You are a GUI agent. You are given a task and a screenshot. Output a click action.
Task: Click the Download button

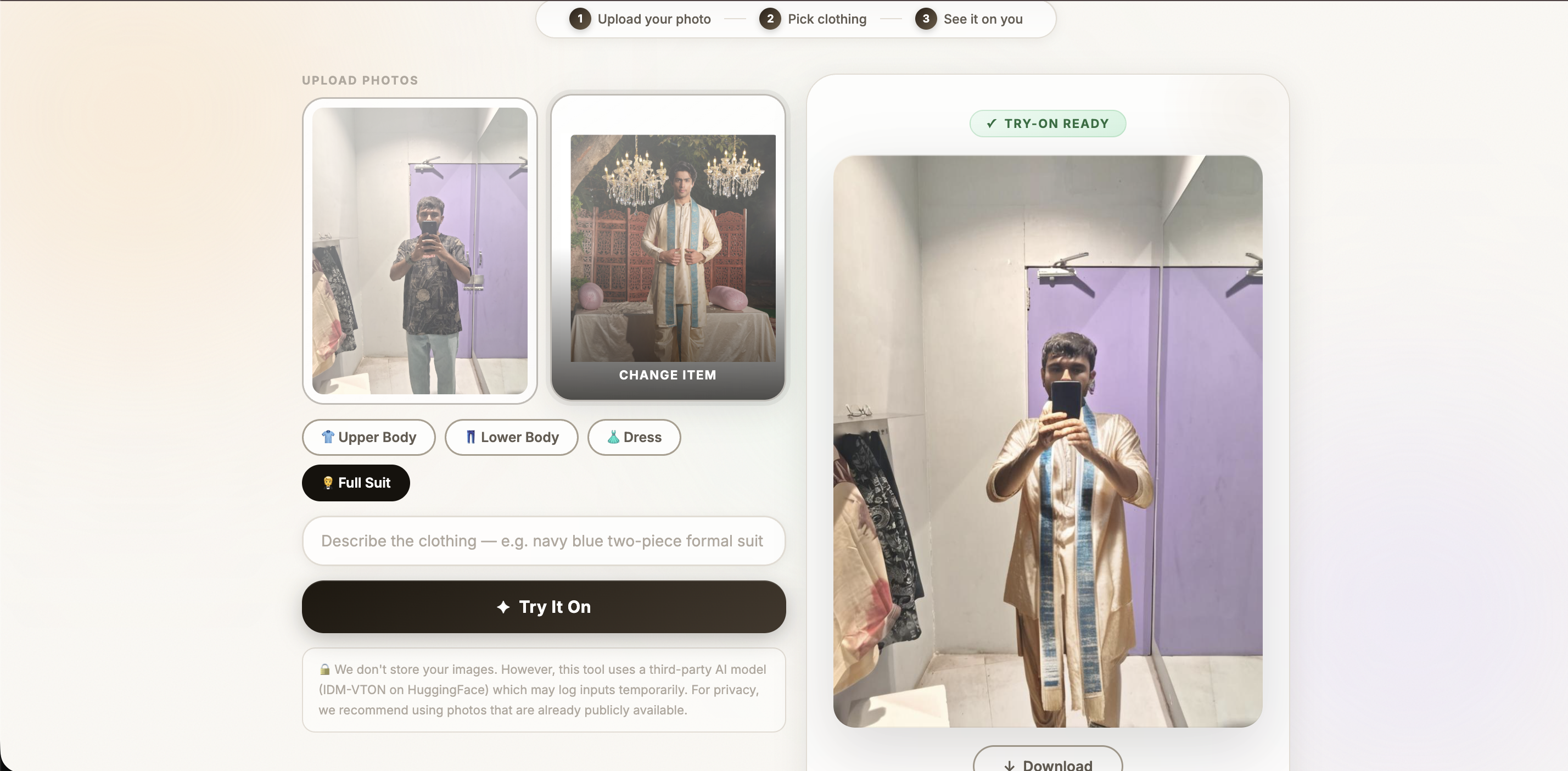[x=1047, y=764]
